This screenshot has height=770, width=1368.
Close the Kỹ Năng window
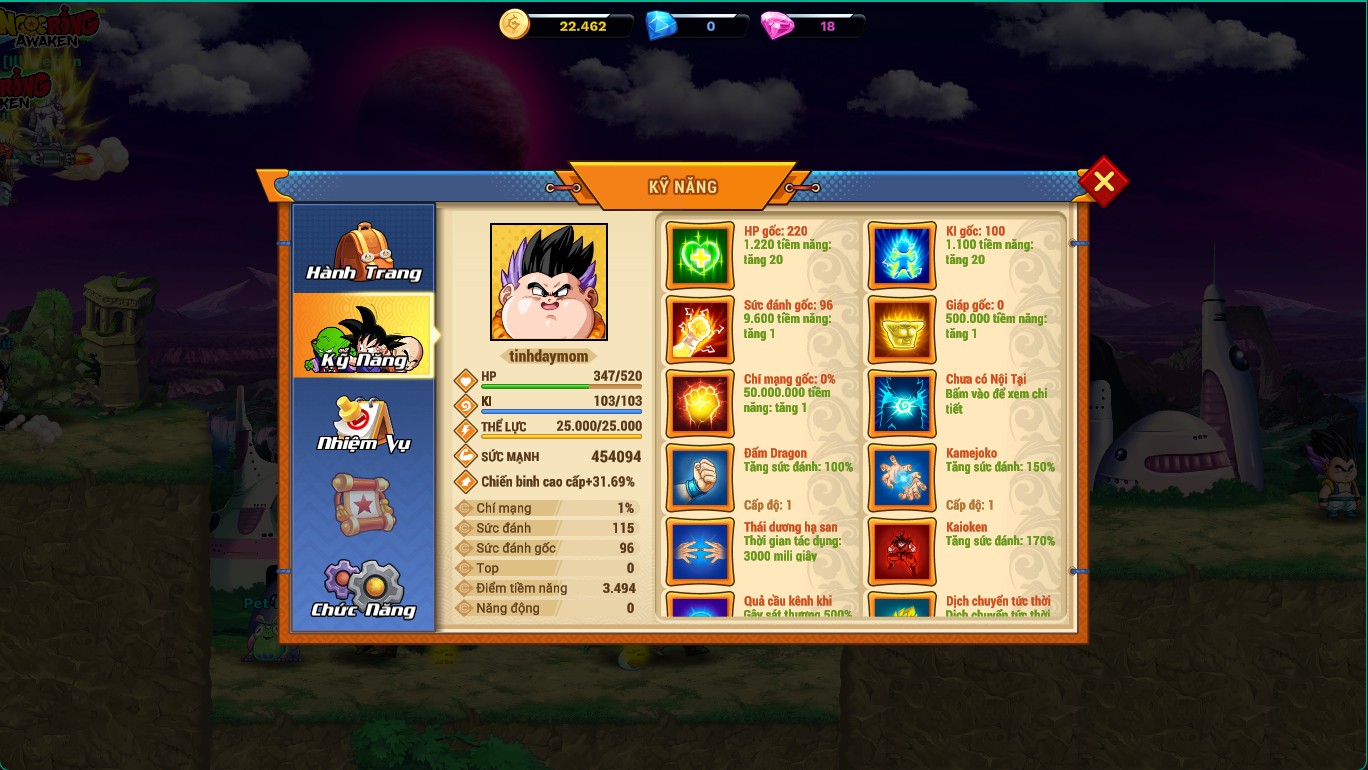(1103, 181)
